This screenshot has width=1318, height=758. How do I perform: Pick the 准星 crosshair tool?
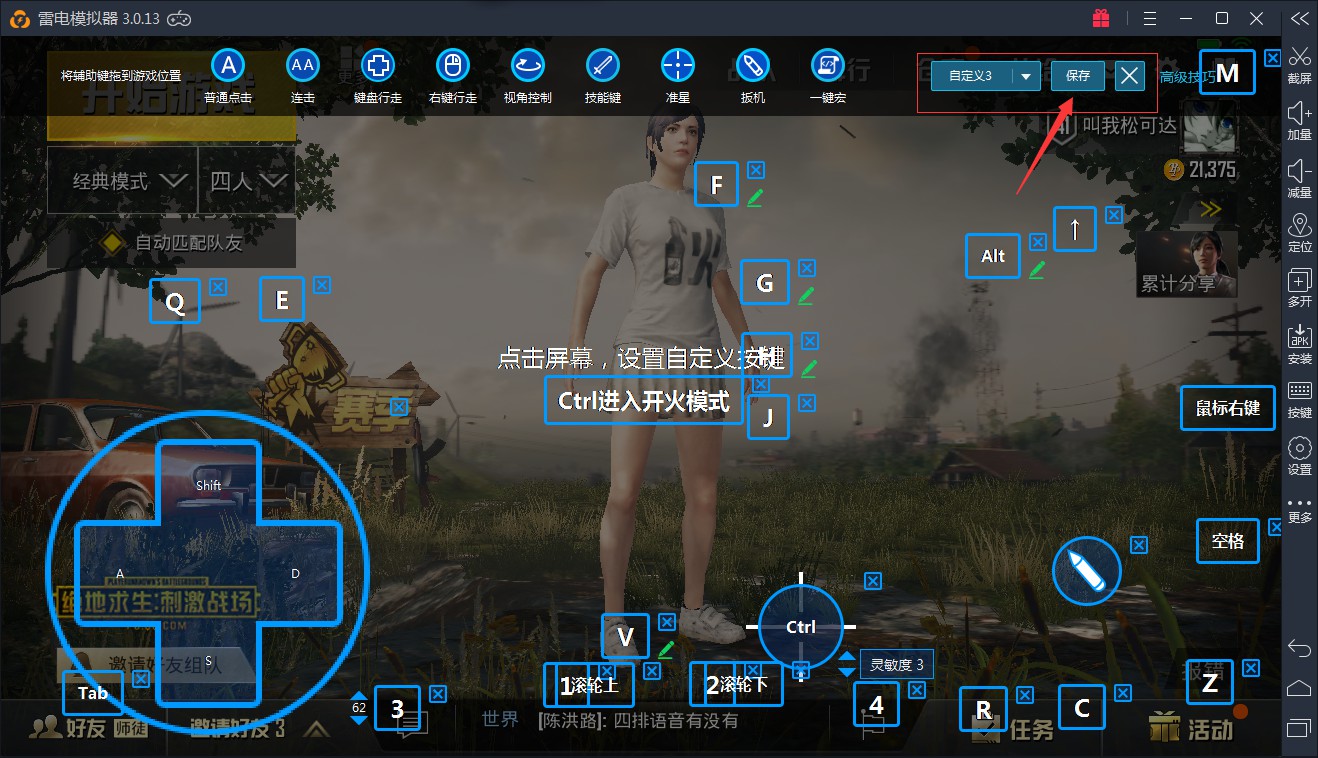point(678,76)
